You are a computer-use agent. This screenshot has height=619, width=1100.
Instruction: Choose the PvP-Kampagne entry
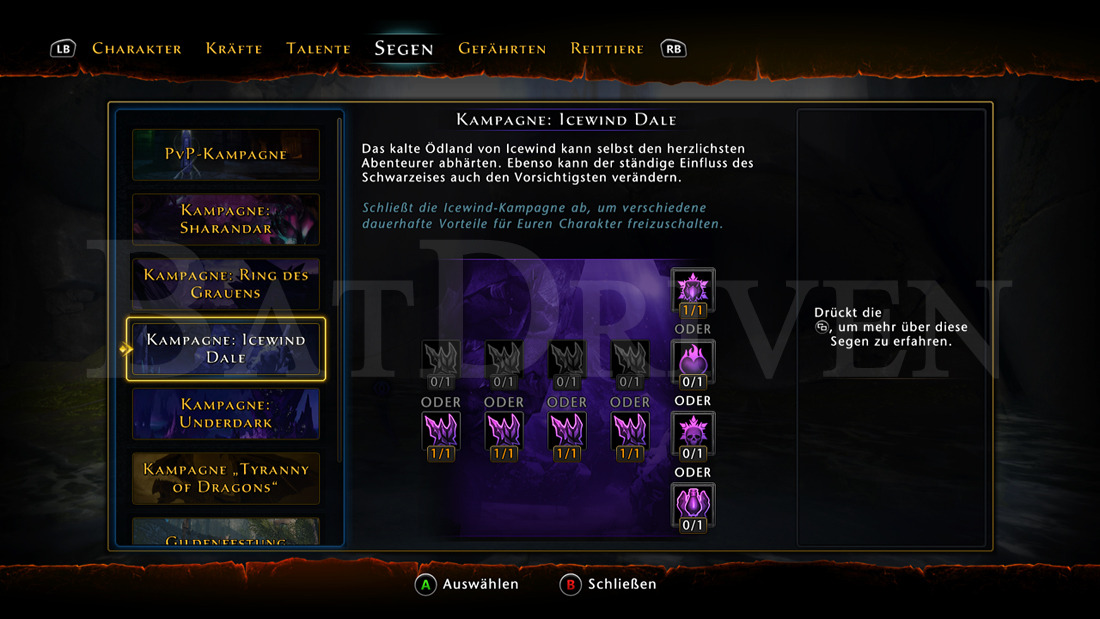[226, 155]
